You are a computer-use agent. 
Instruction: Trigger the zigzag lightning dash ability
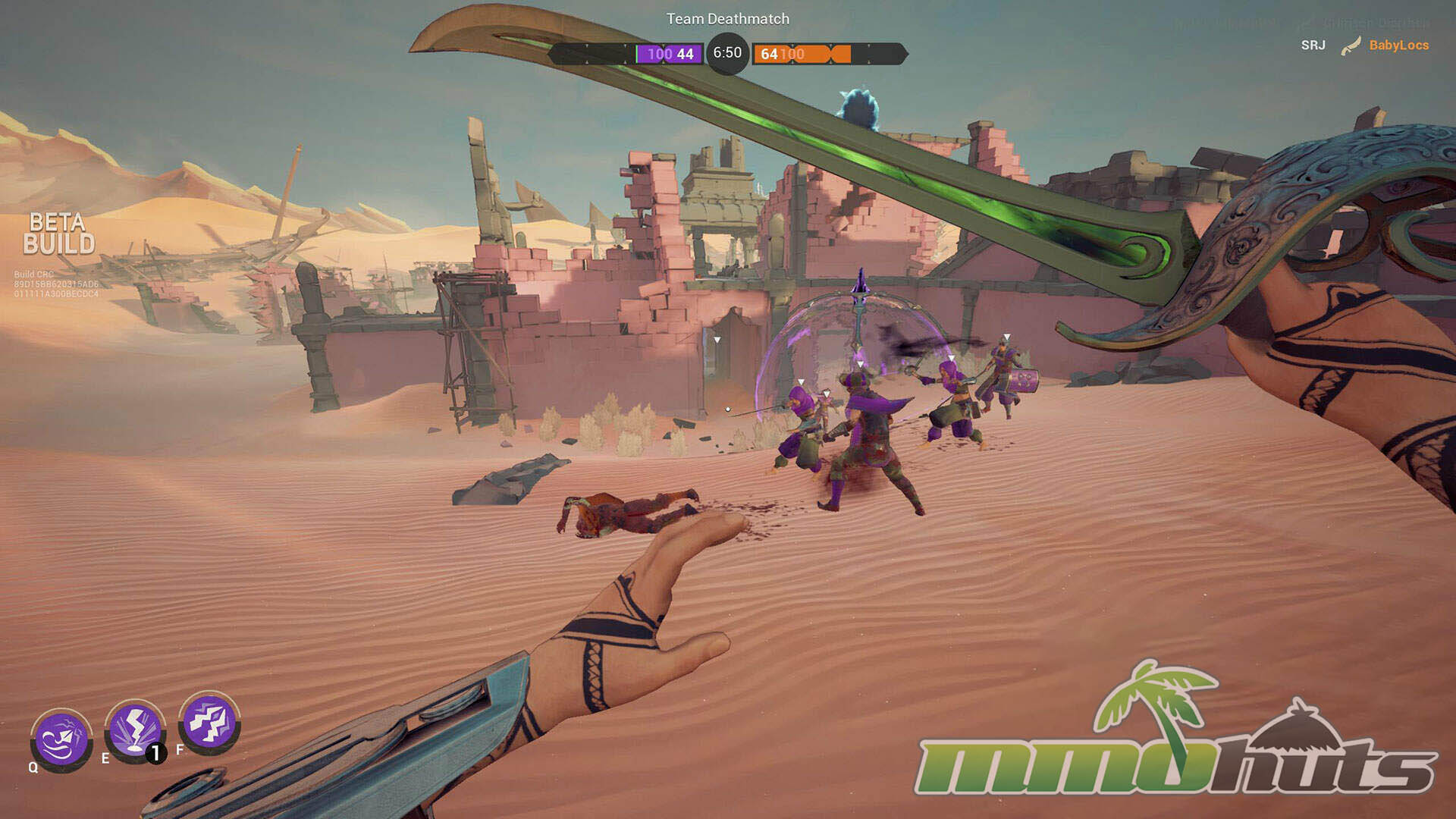click(209, 722)
